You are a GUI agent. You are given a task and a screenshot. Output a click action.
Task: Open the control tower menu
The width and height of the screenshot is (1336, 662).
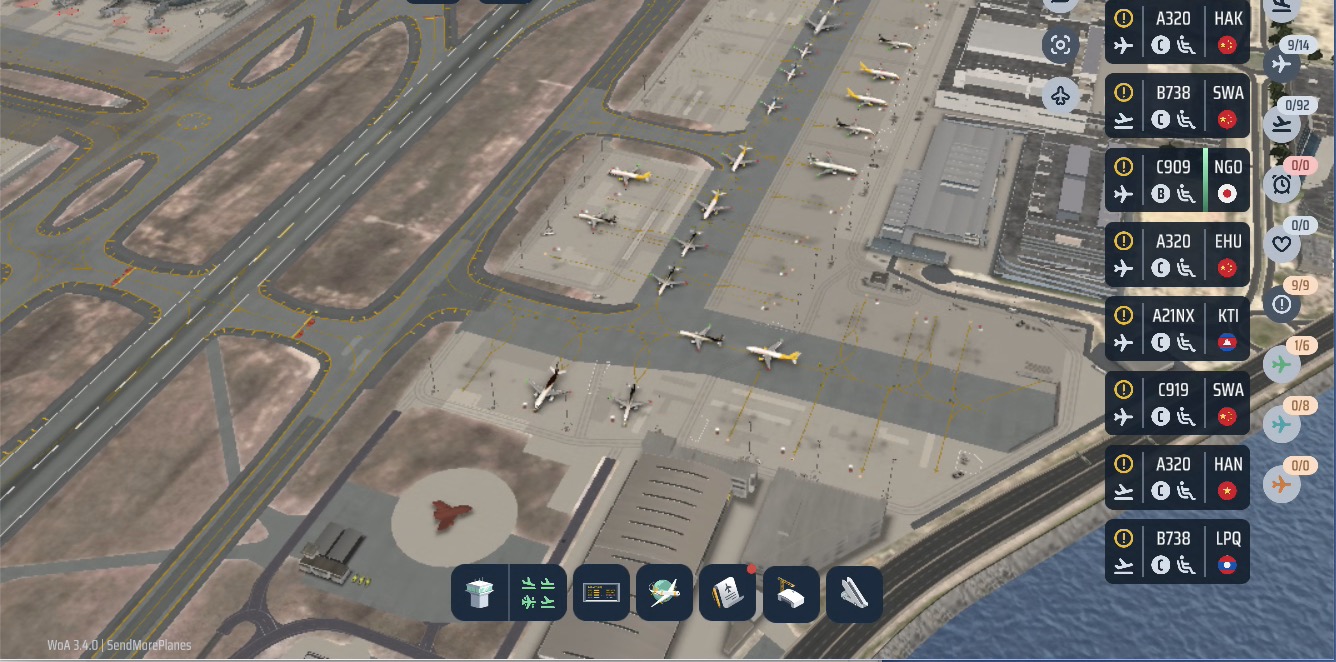(x=480, y=593)
